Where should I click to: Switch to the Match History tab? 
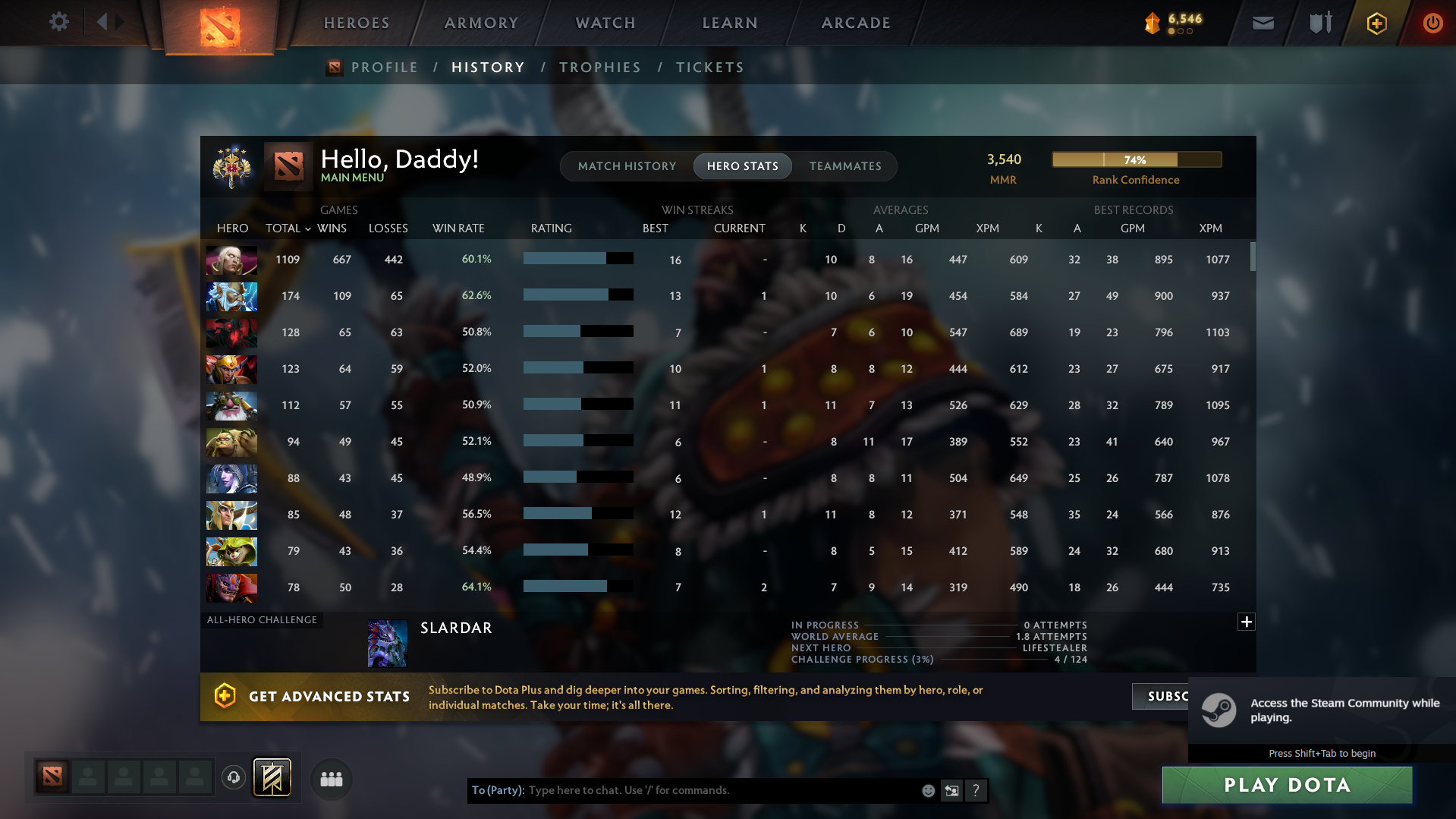[627, 165]
